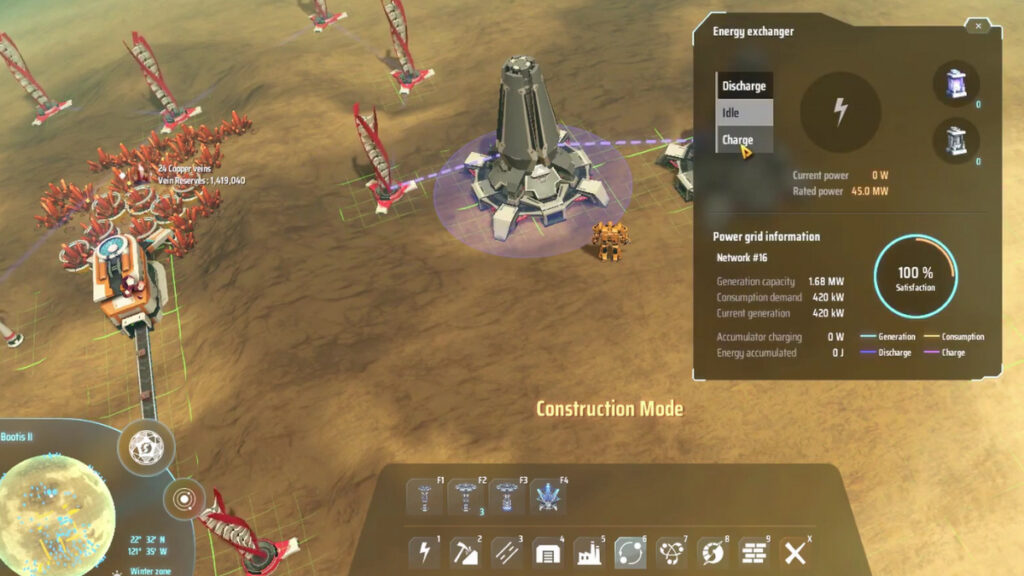
Task: Open the conveyor belt build category
Action: (x=508, y=553)
